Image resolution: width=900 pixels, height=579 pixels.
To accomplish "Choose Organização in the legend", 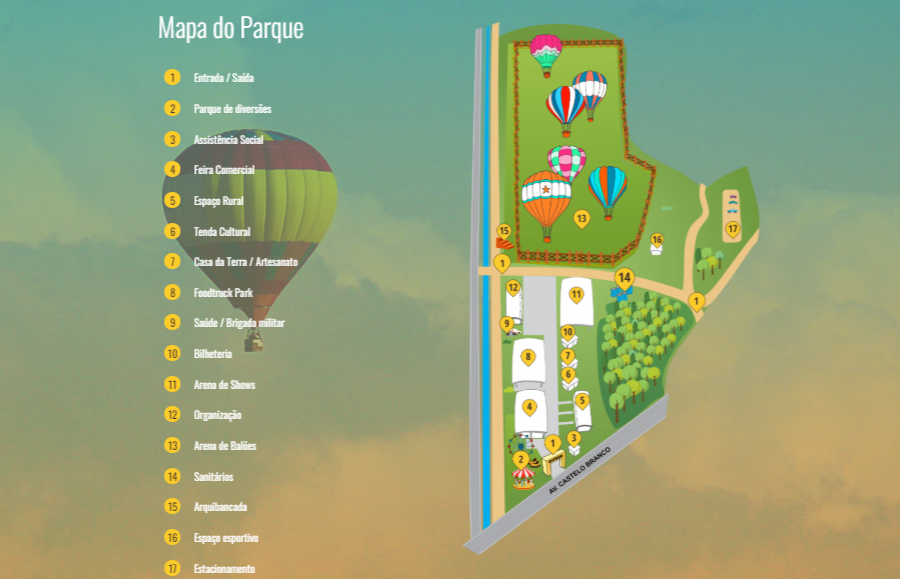I will tap(217, 415).
